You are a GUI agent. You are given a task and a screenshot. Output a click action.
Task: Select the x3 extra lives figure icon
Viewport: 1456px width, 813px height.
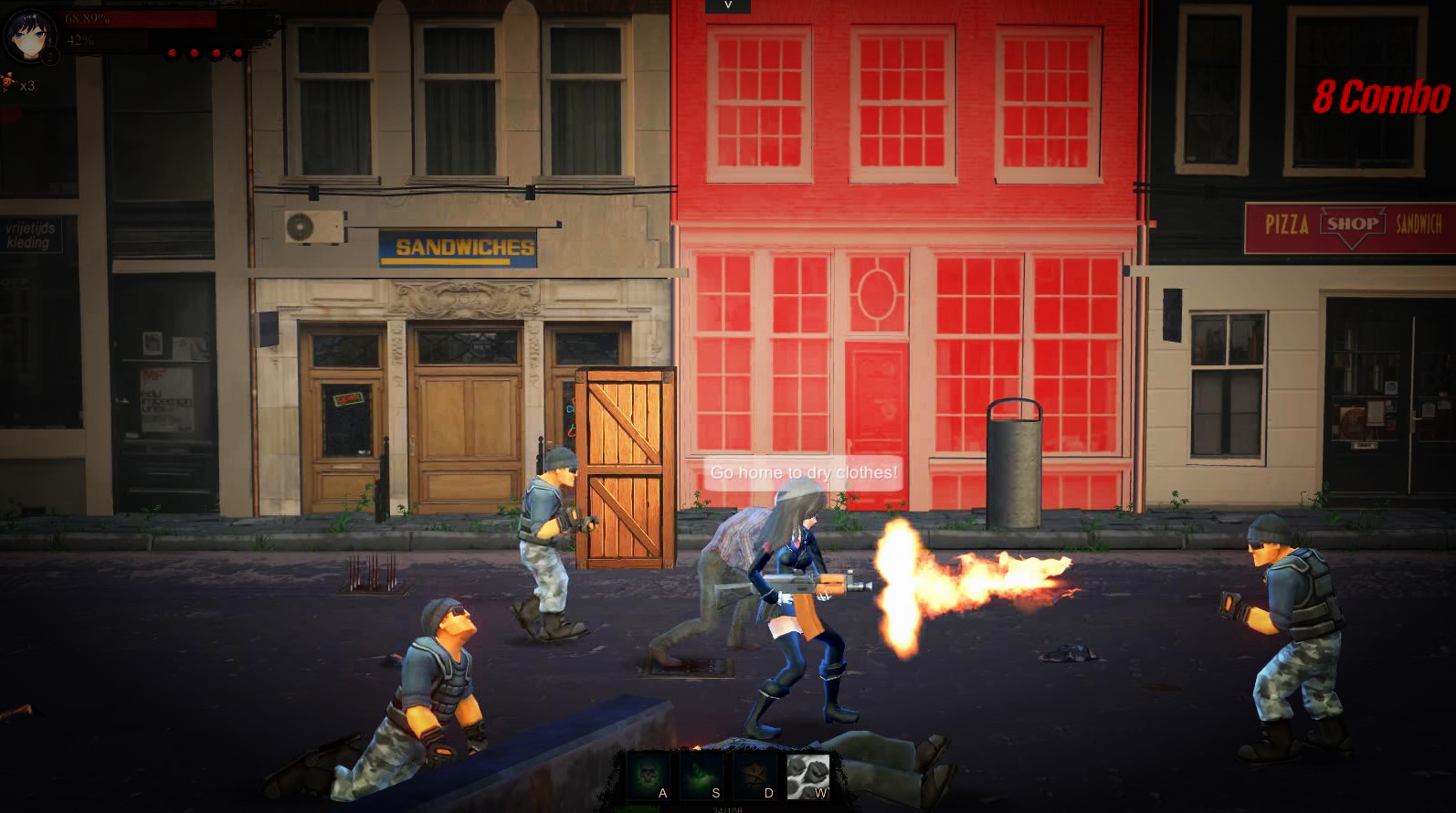click(x=11, y=81)
